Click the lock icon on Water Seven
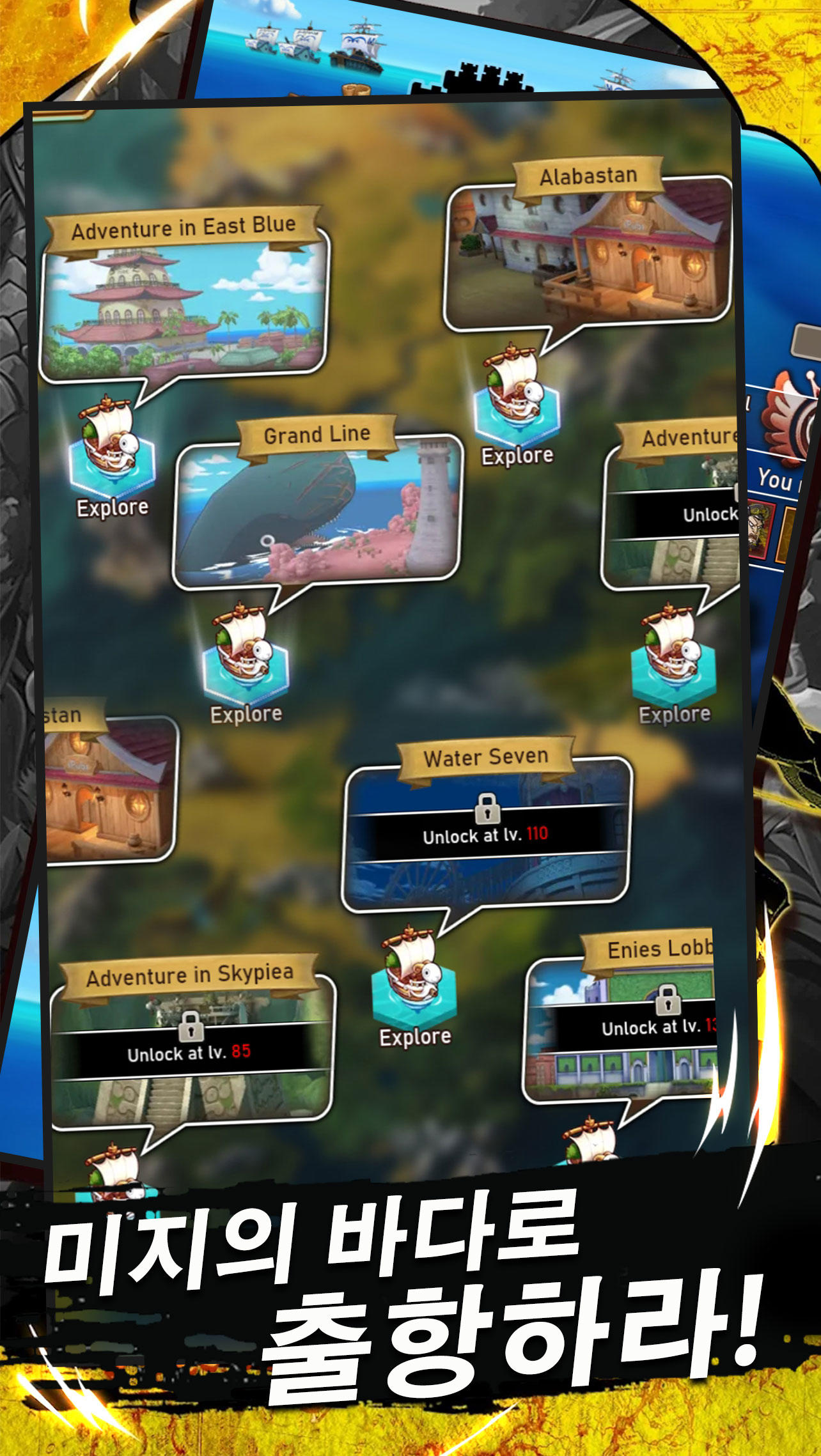The width and height of the screenshot is (821, 1456). click(x=488, y=809)
